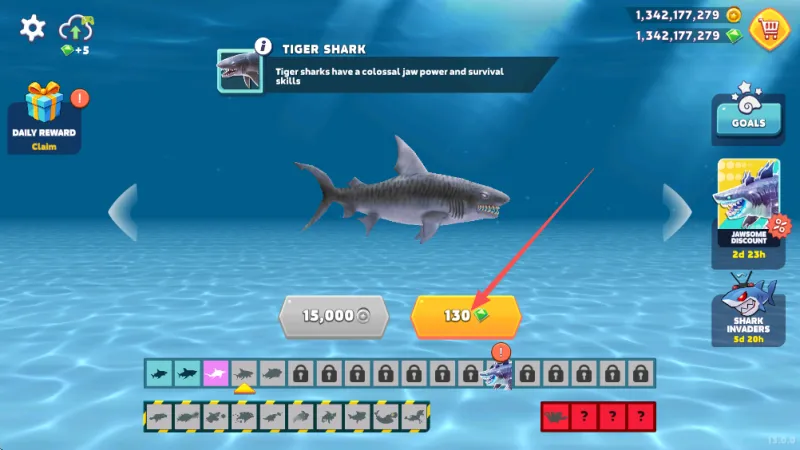
Task: Buy Tiger Shark for 130 gems
Action: (465, 316)
